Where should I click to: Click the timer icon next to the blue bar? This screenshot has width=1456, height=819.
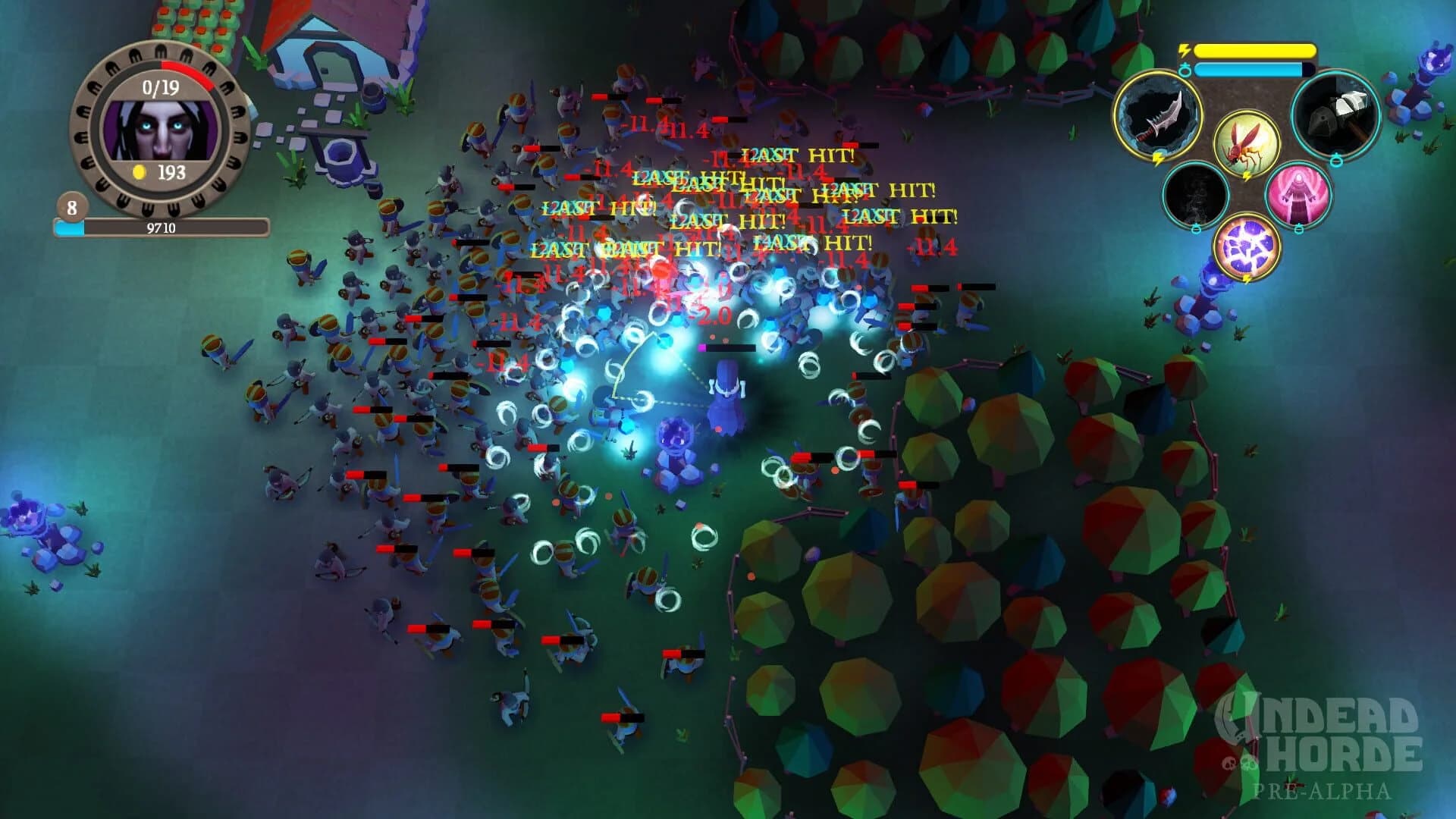pyautogui.click(x=1185, y=70)
